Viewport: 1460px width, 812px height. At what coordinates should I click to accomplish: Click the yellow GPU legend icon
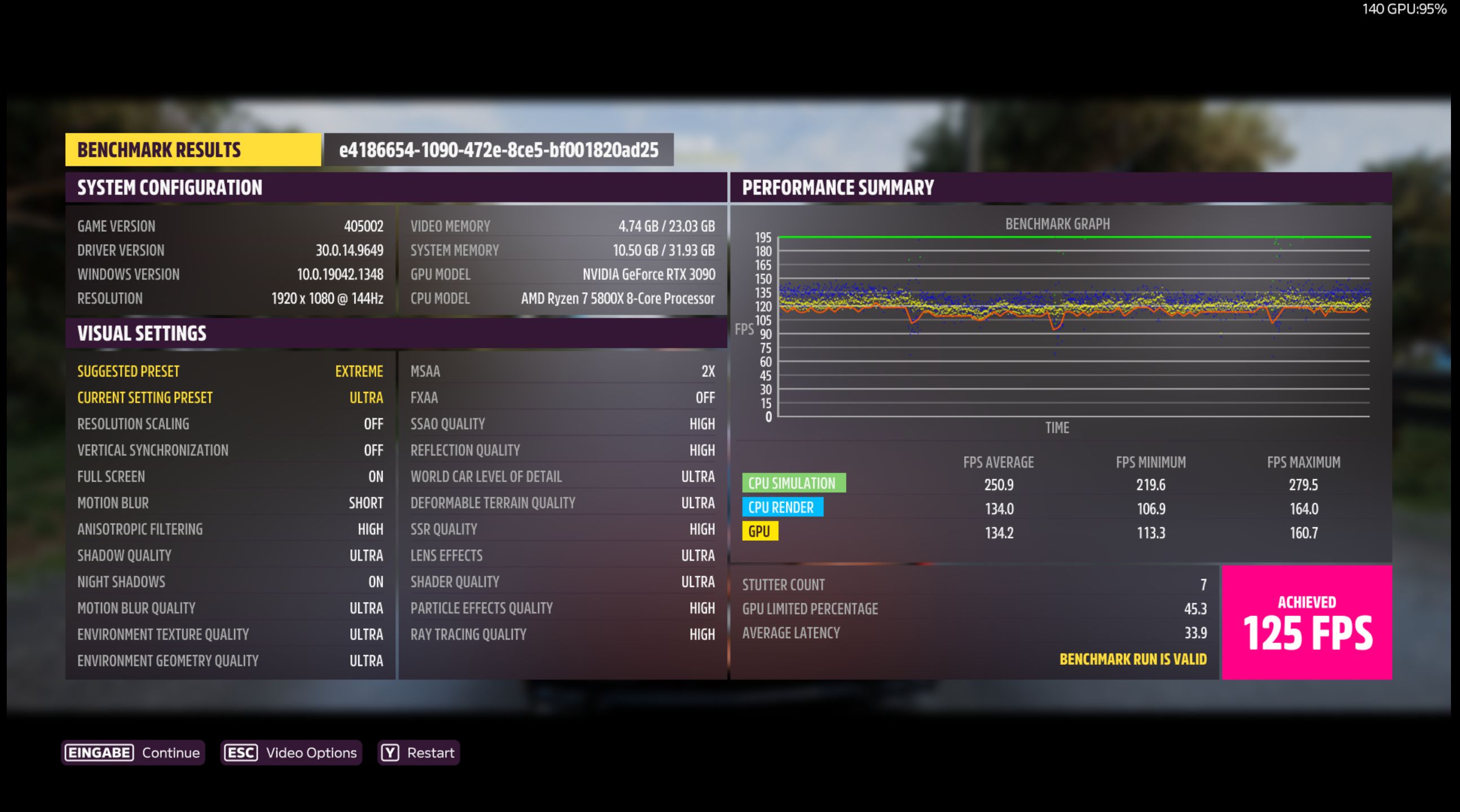(x=761, y=532)
